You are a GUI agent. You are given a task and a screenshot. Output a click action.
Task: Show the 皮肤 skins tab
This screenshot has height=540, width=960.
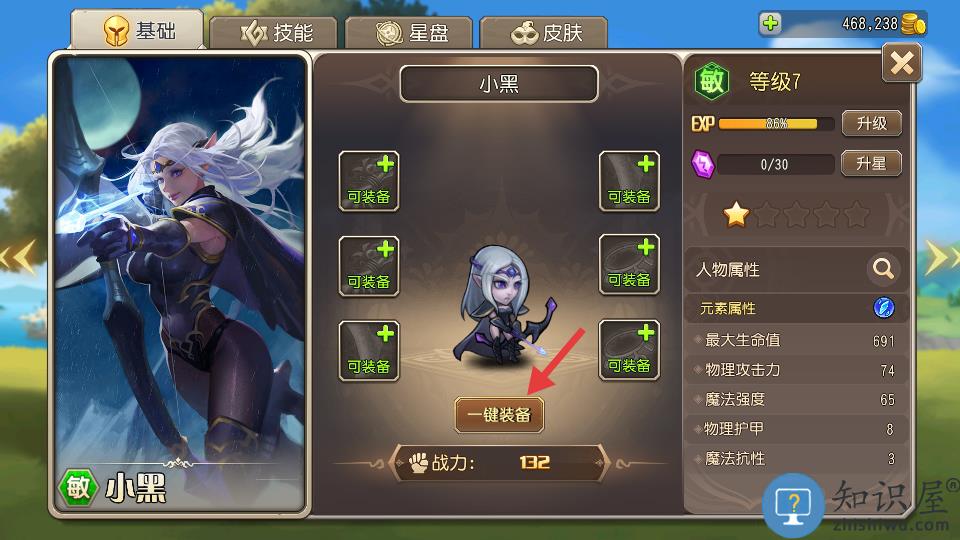point(543,33)
